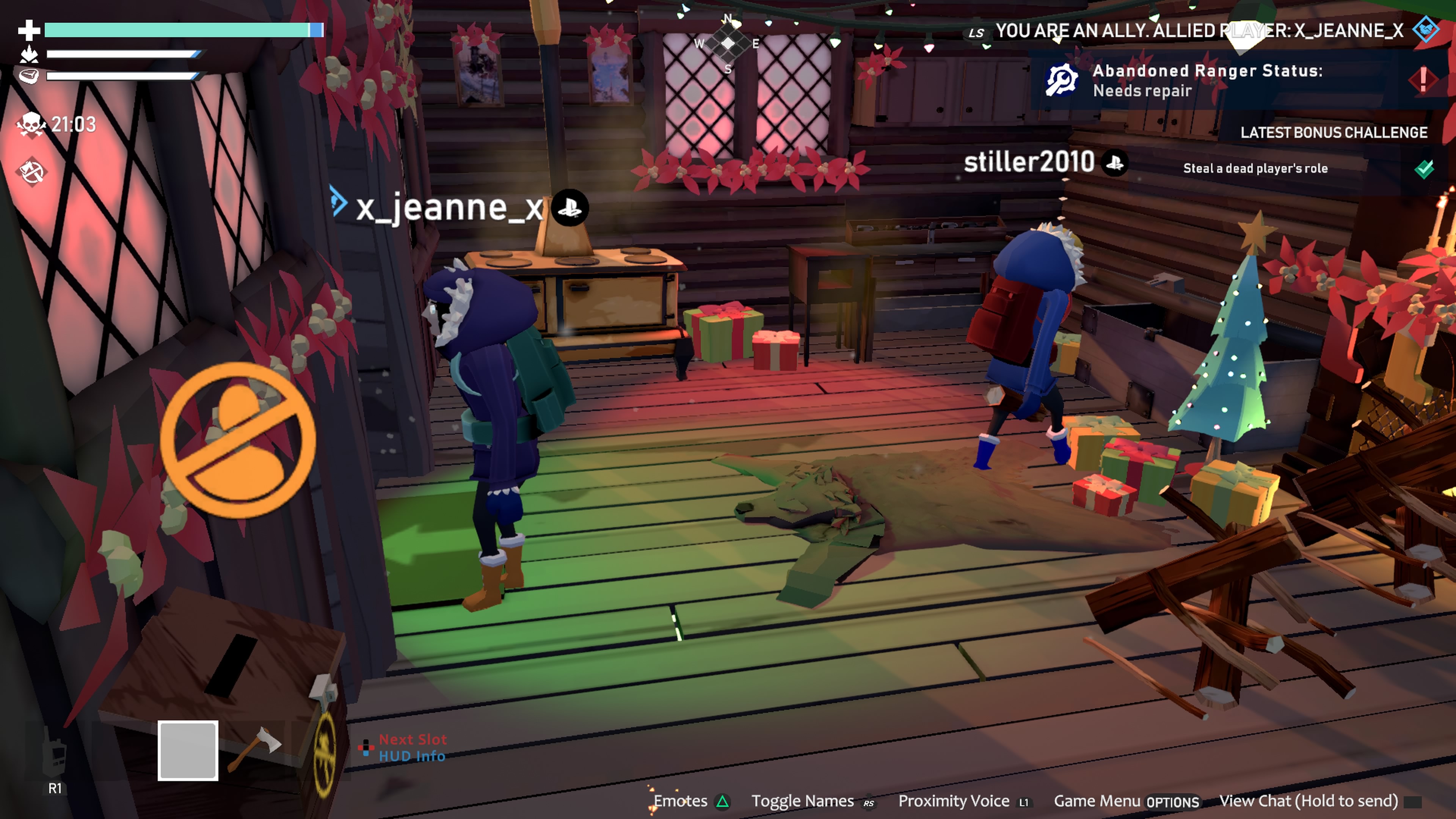The image size is (1456, 819).
Task: Select the stiller2010 player name tag
Action: (1029, 163)
